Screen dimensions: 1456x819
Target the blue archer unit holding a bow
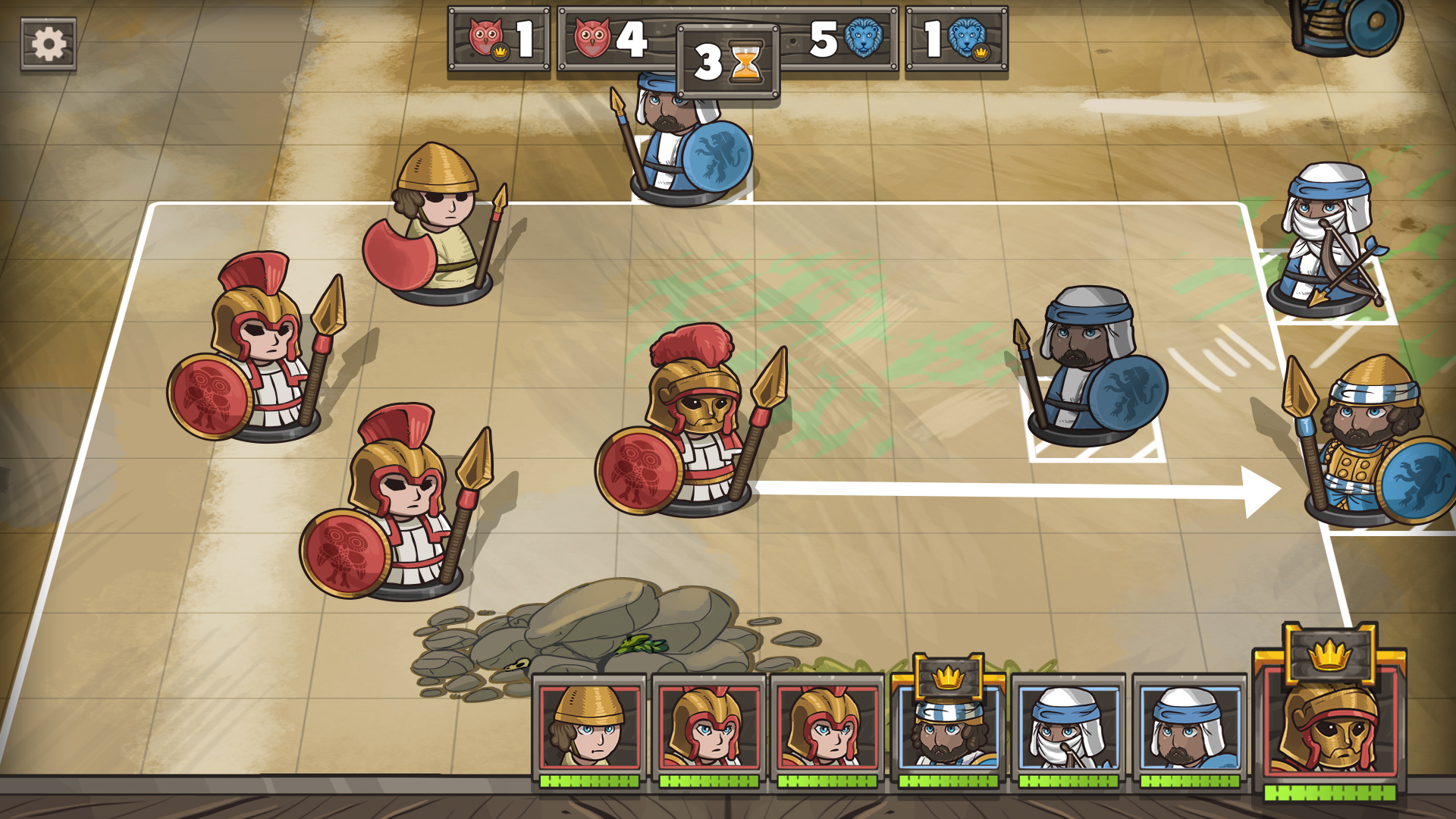coord(1329,243)
